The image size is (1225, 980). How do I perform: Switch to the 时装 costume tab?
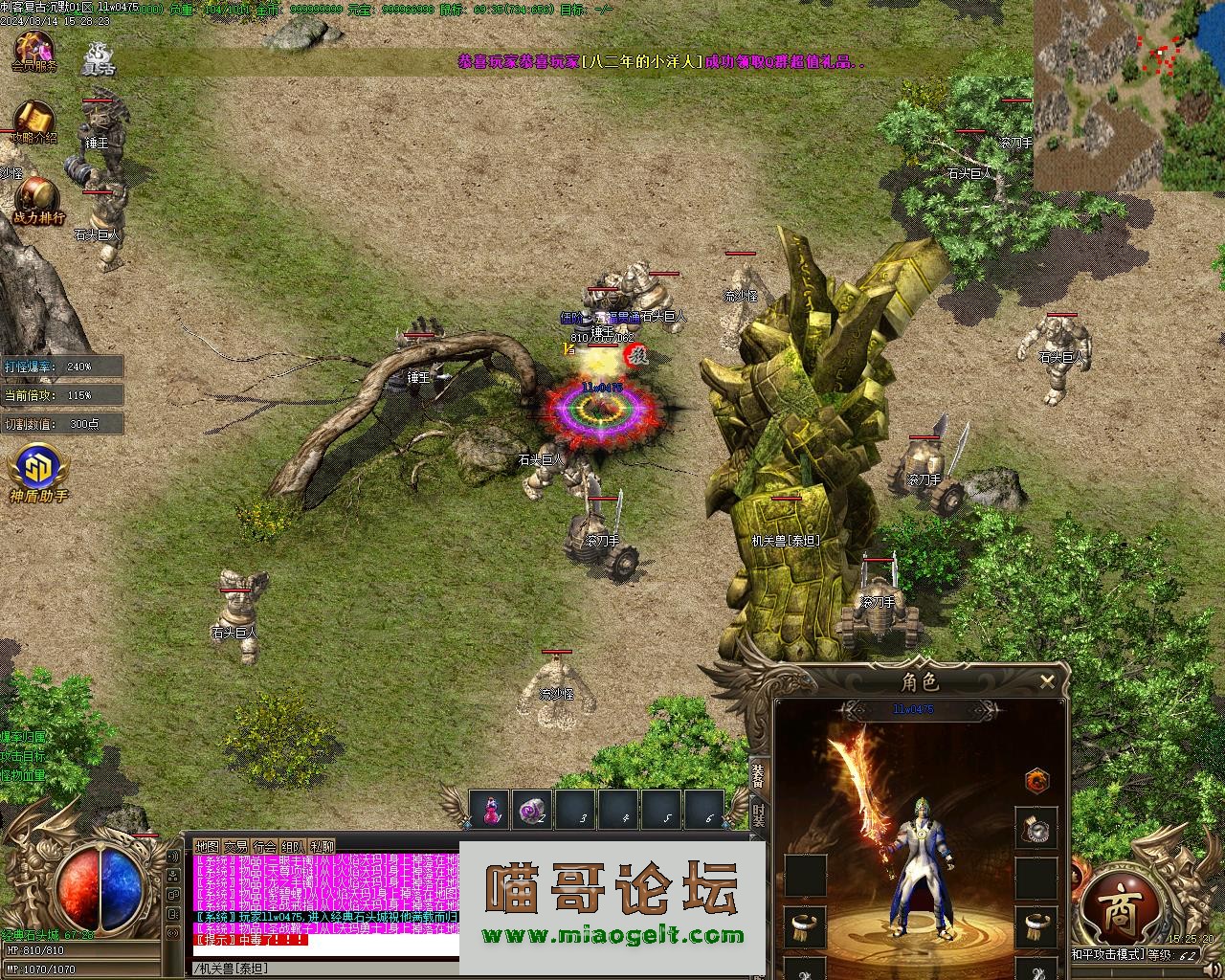click(x=758, y=815)
